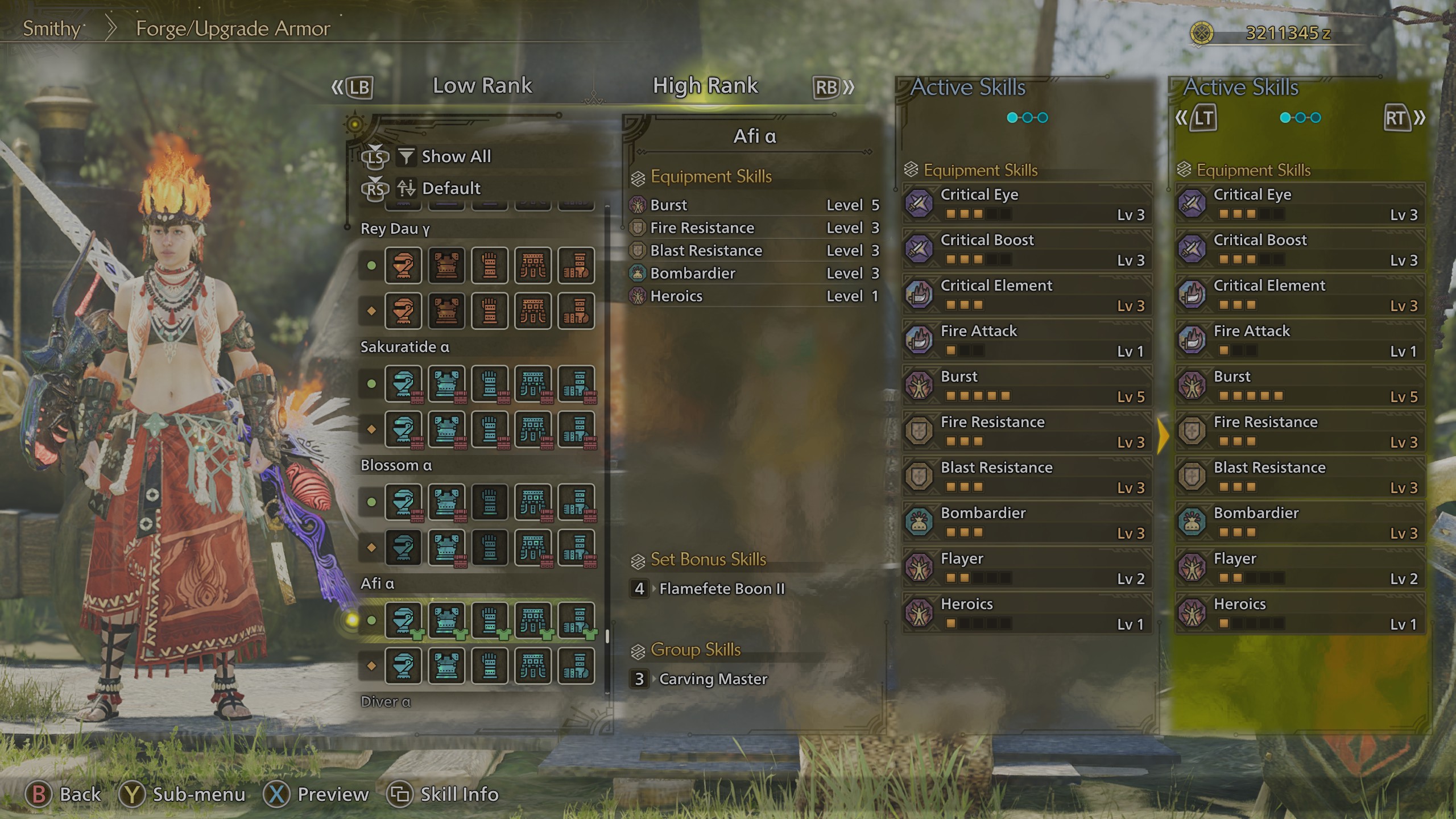1456x819 pixels.
Task: Click the Bombardier skill icon
Action: (x=919, y=522)
